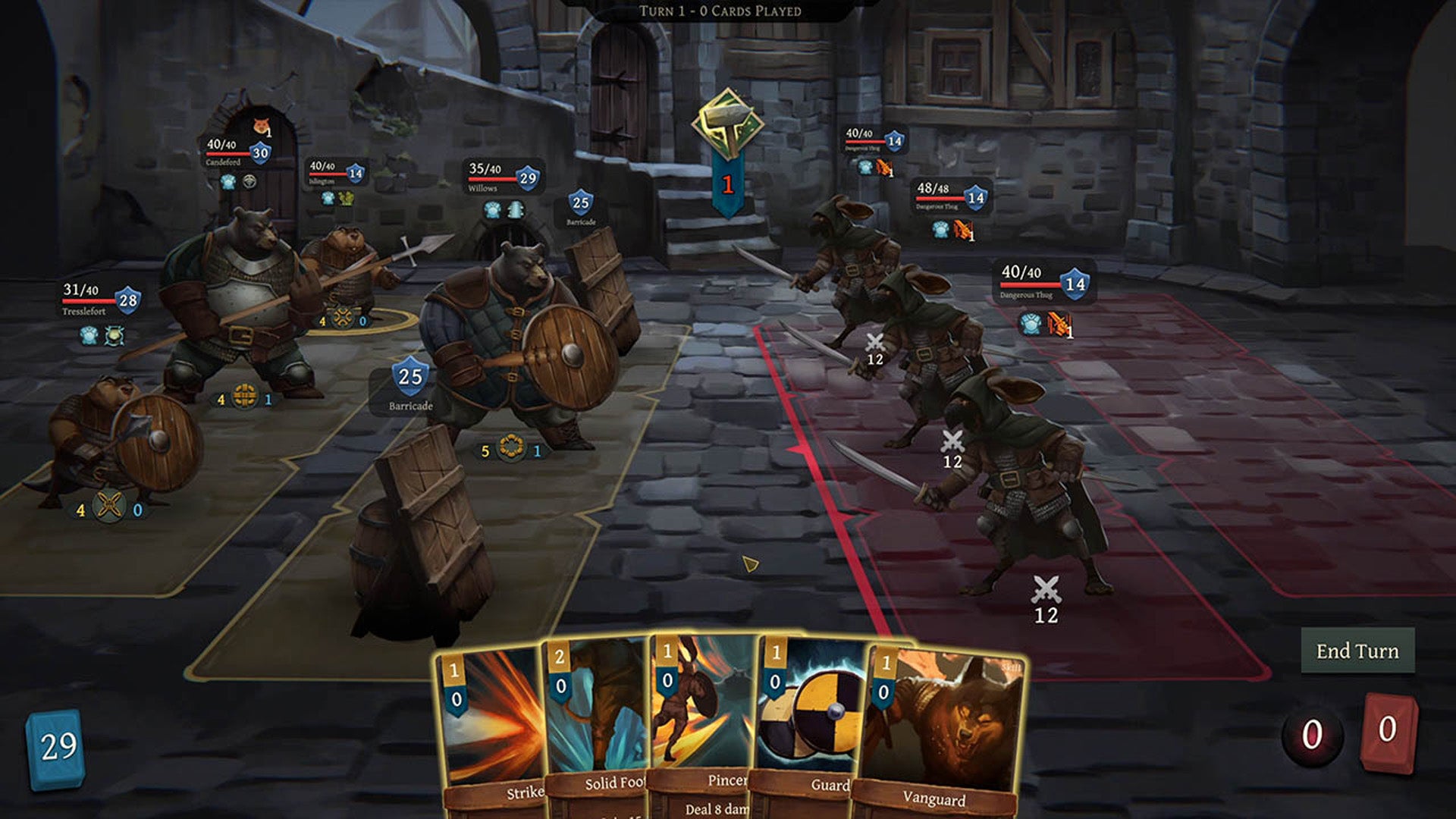Click the armor buff icon under Tresslefort
The width and height of the screenshot is (1456, 819).
point(90,336)
